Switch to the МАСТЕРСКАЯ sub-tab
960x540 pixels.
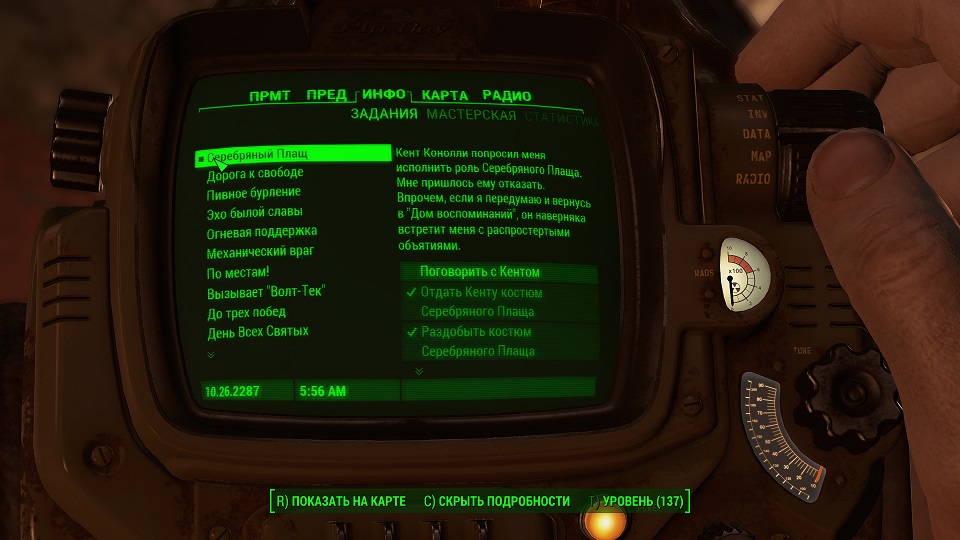coord(471,115)
